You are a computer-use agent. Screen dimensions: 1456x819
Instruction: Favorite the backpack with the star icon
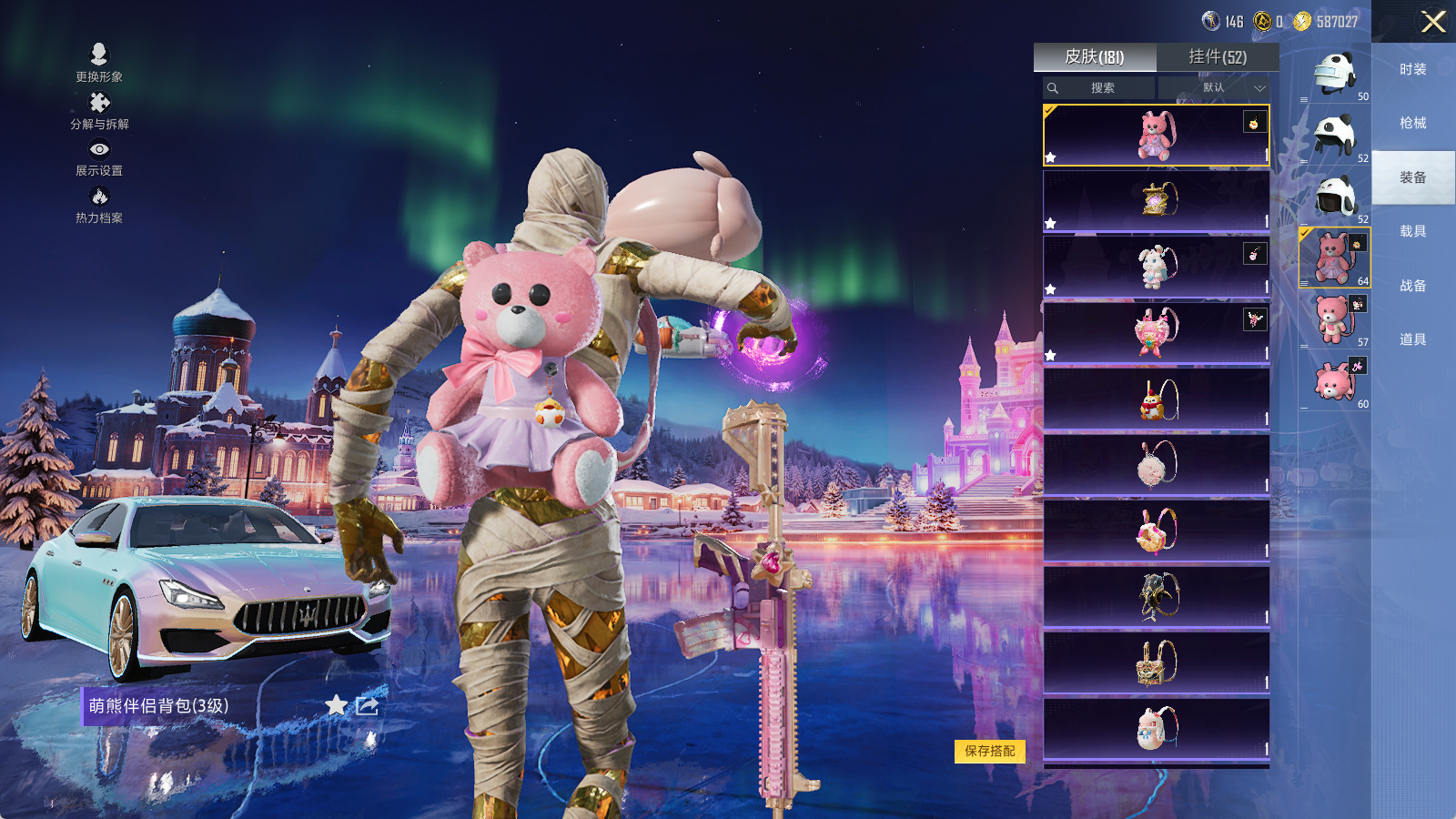(337, 705)
